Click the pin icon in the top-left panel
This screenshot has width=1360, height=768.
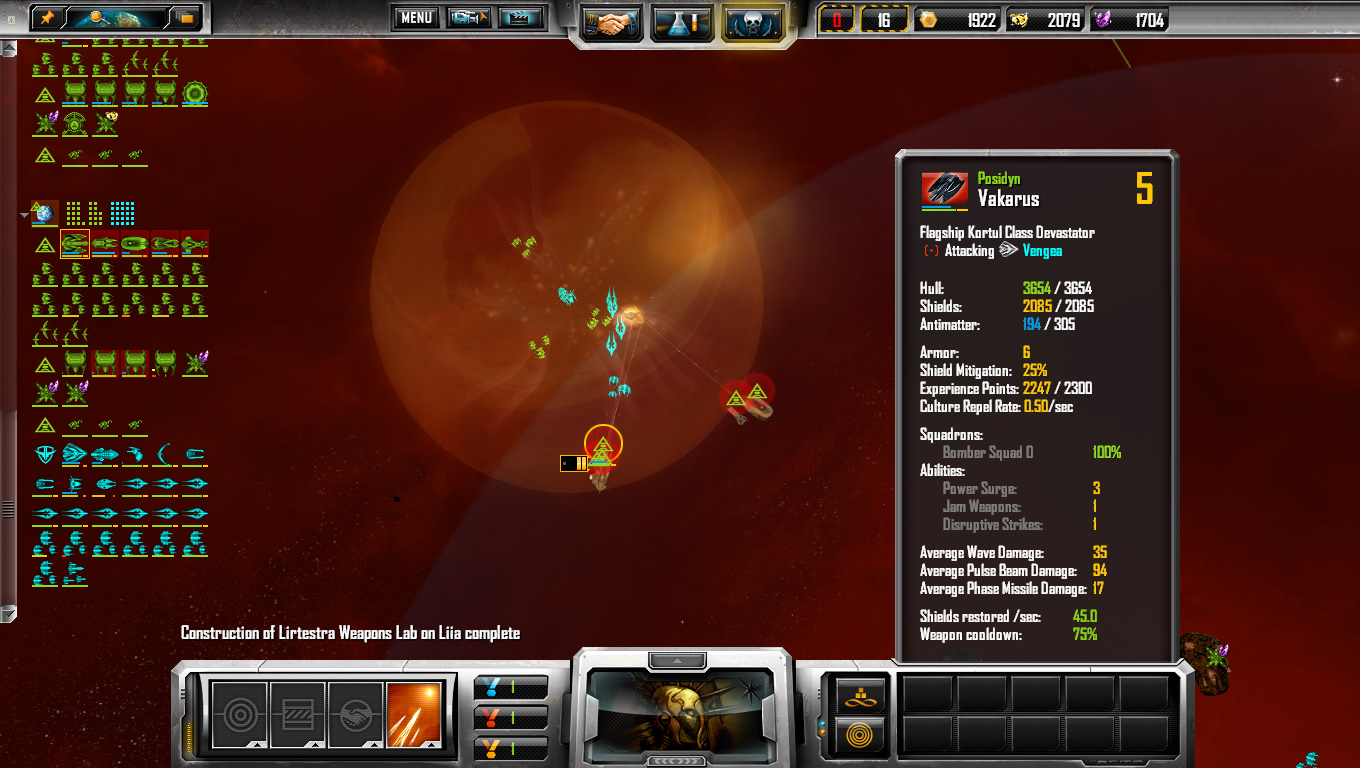pyautogui.click(x=47, y=18)
